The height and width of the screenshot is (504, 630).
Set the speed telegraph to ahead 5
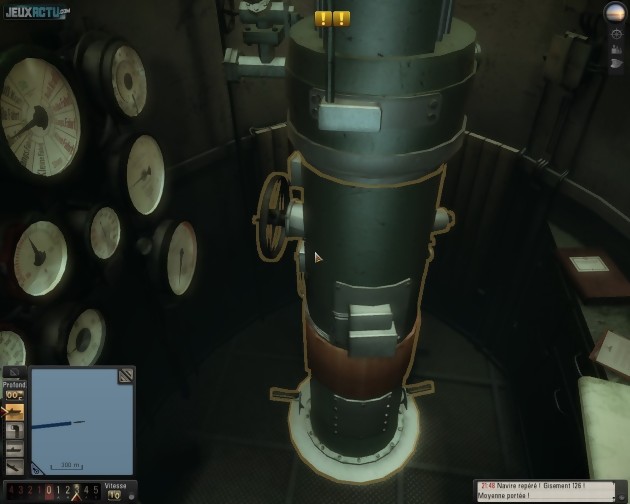[97, 491]
